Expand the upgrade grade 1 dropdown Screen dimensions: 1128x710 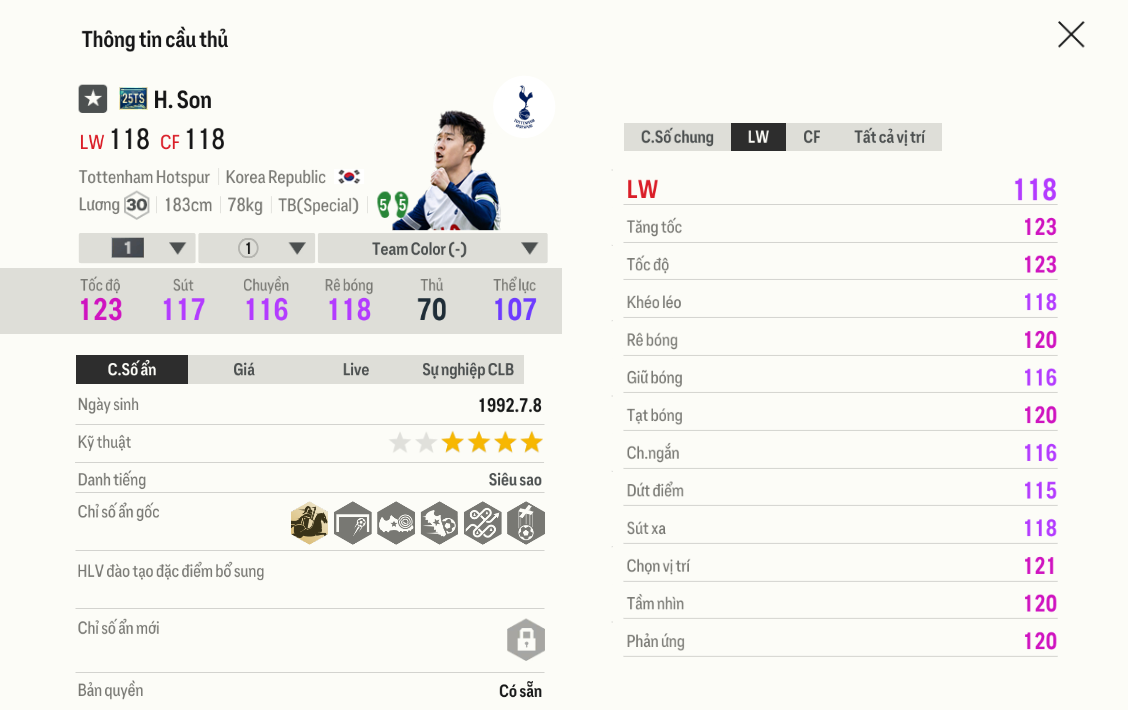pyautogui.click(x=137, y=249)
